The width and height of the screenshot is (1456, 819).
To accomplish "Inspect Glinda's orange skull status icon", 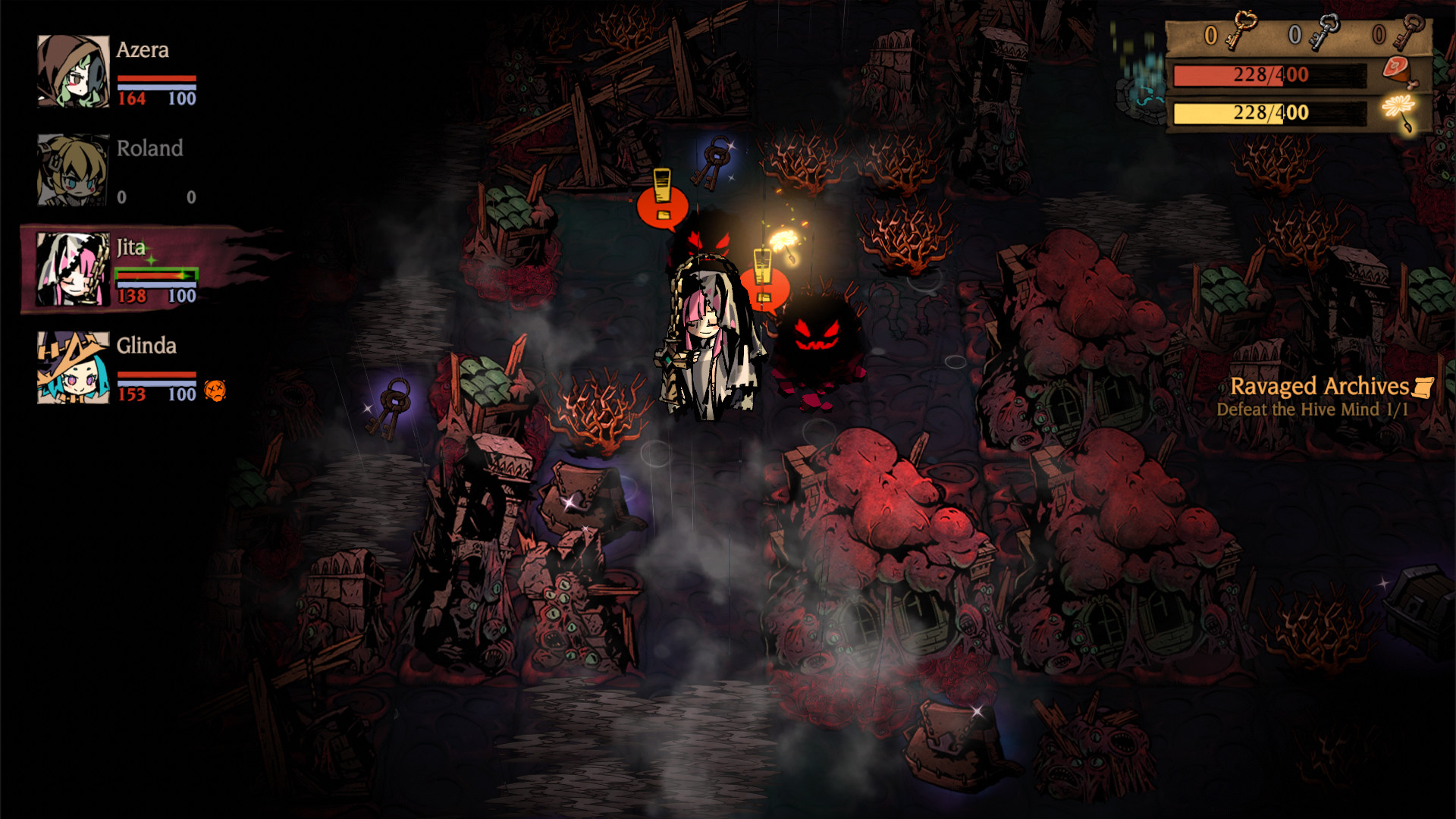I will pos(215,391).
